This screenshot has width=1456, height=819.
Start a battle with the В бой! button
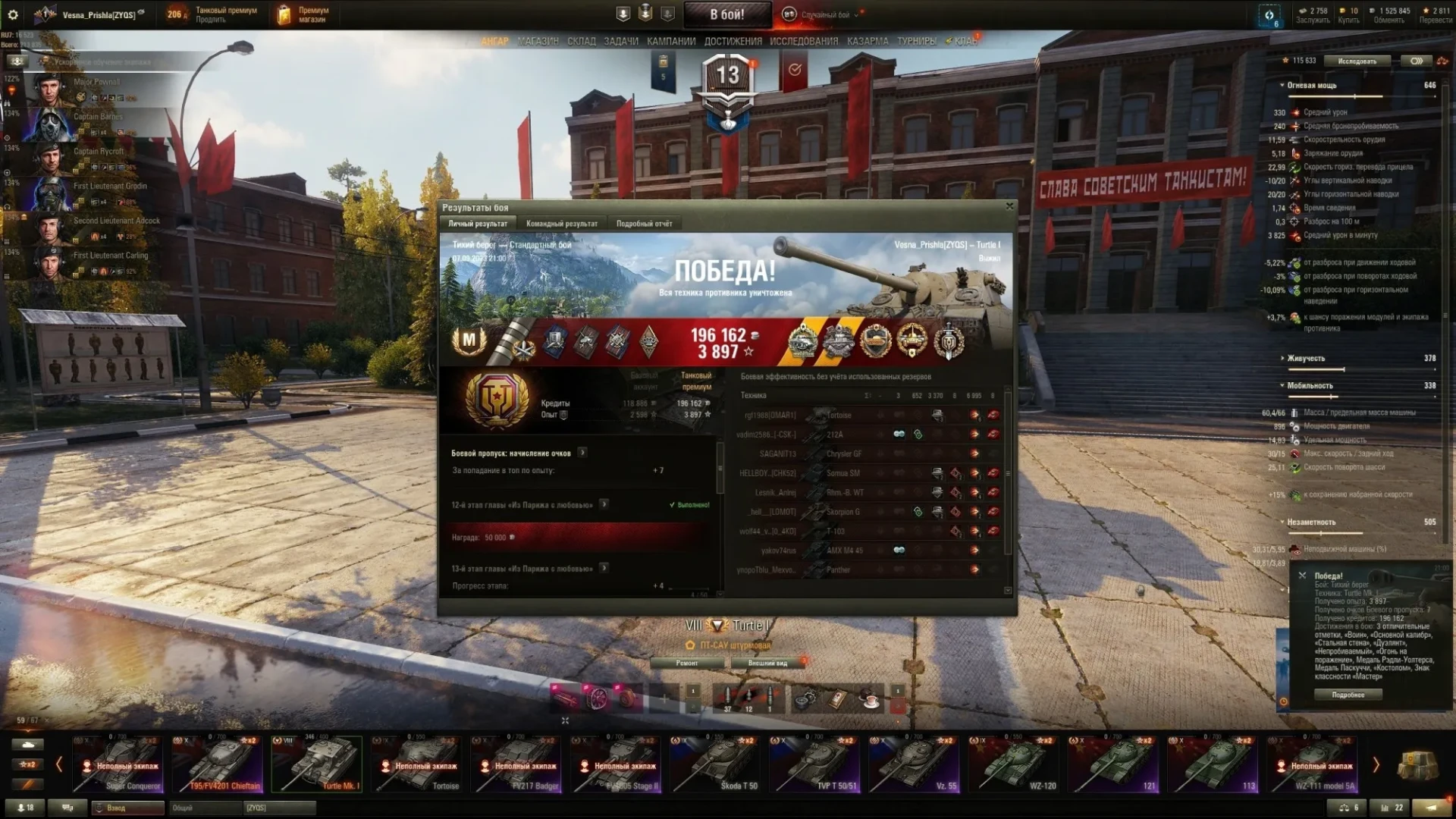tap(726, 14)
